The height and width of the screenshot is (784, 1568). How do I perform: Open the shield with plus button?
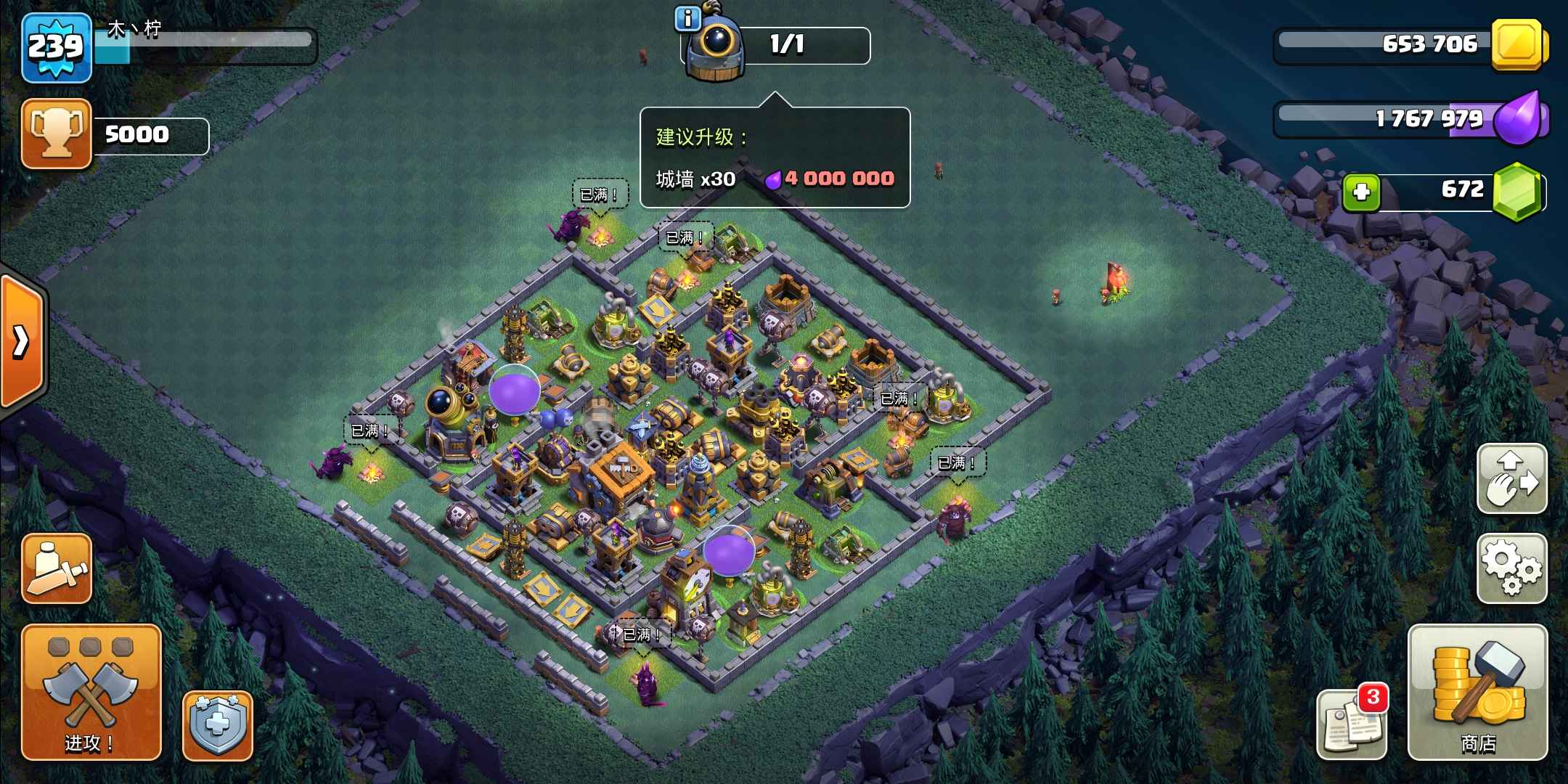tap(217, 725)
